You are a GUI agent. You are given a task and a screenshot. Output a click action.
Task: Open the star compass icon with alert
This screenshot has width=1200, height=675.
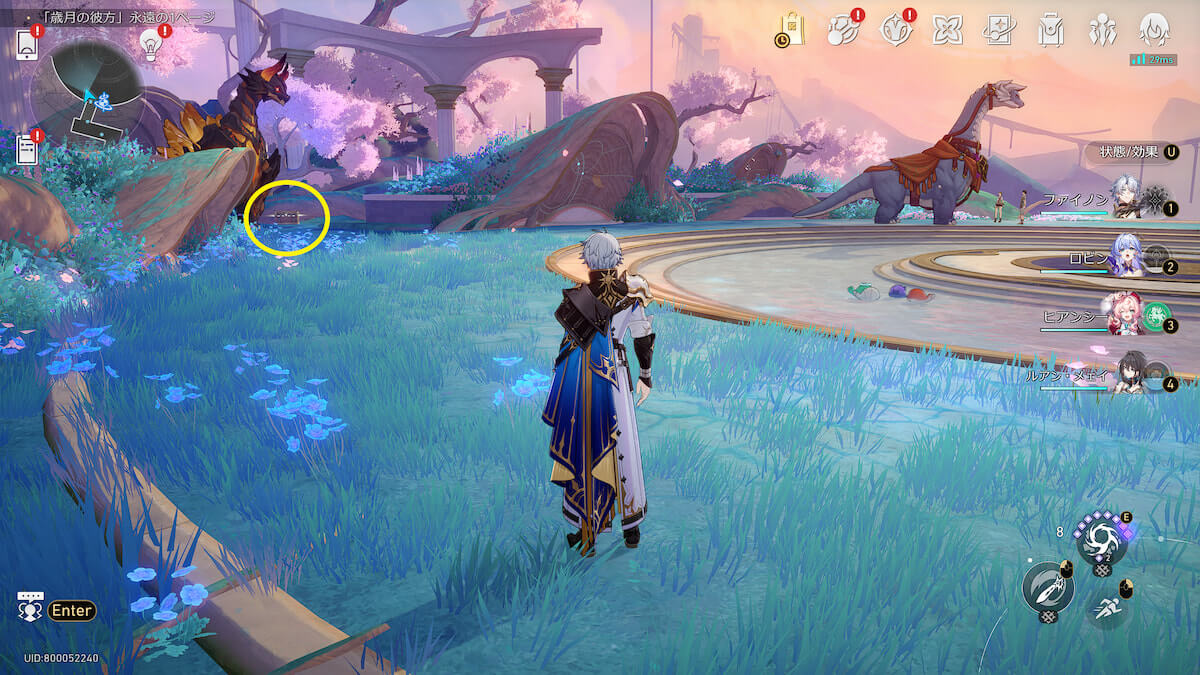pos(895,31)
